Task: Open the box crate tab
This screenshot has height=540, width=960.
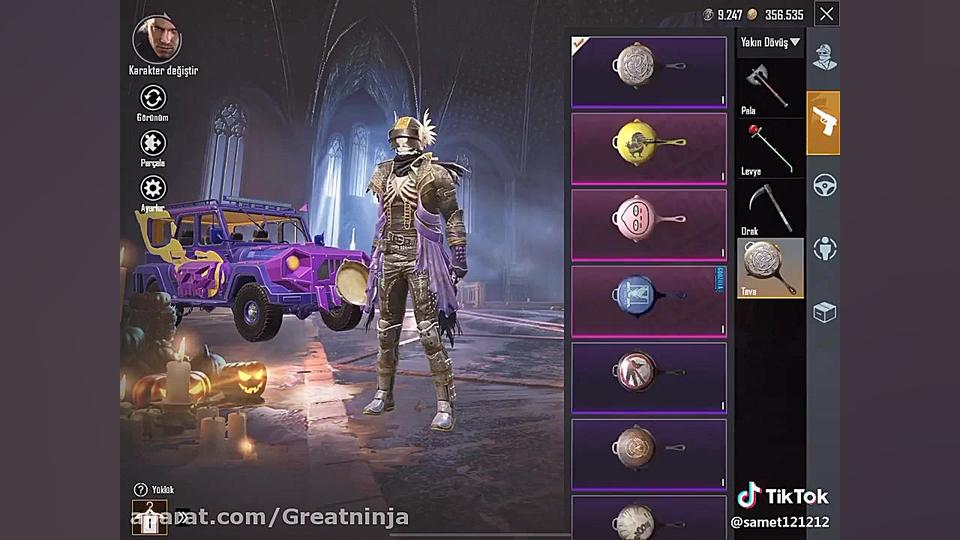Action: [824, 313]
